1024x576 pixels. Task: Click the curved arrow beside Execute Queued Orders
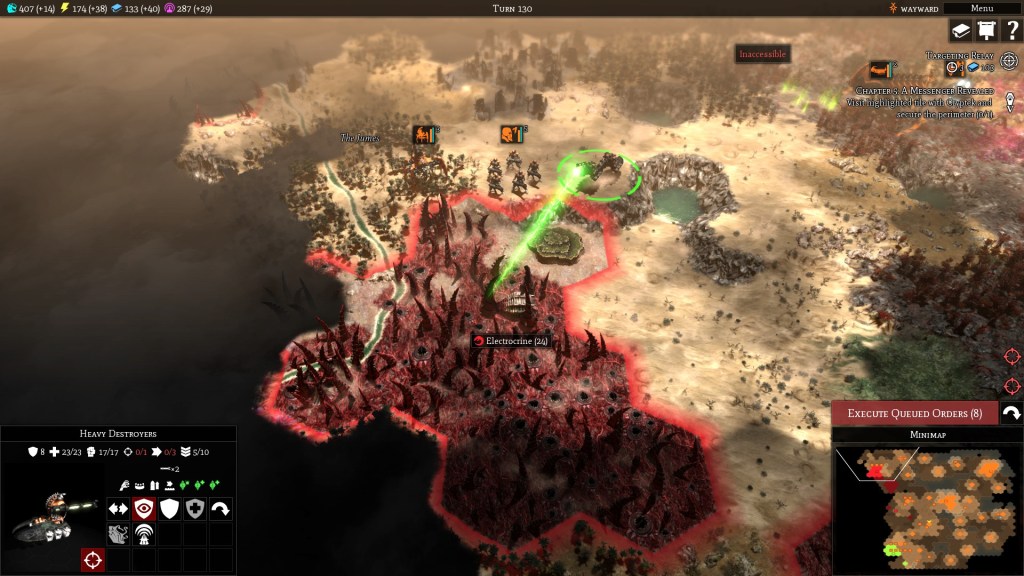pyautogui.click(x=1011, y=413)
